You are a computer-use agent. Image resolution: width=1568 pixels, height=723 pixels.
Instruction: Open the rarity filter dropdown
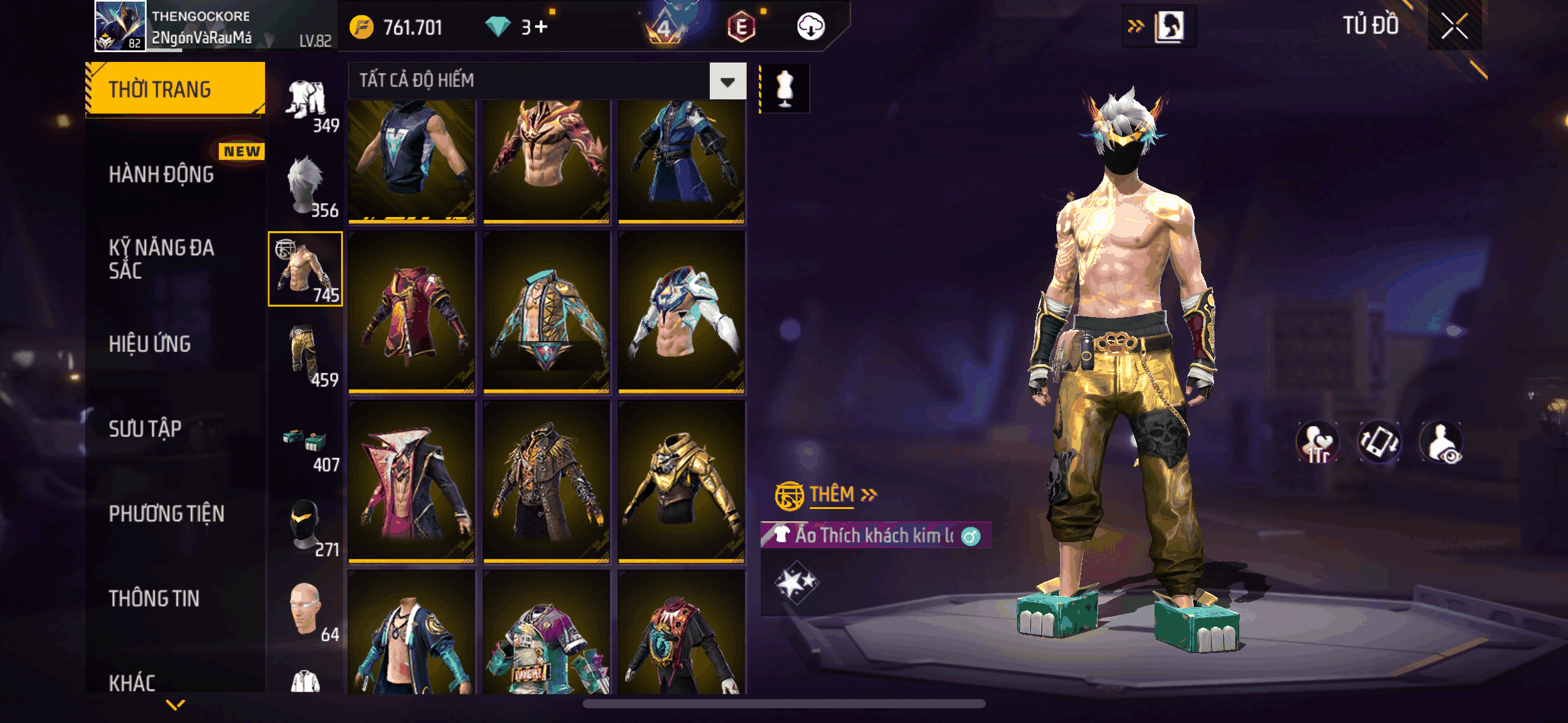pos(728,82)
